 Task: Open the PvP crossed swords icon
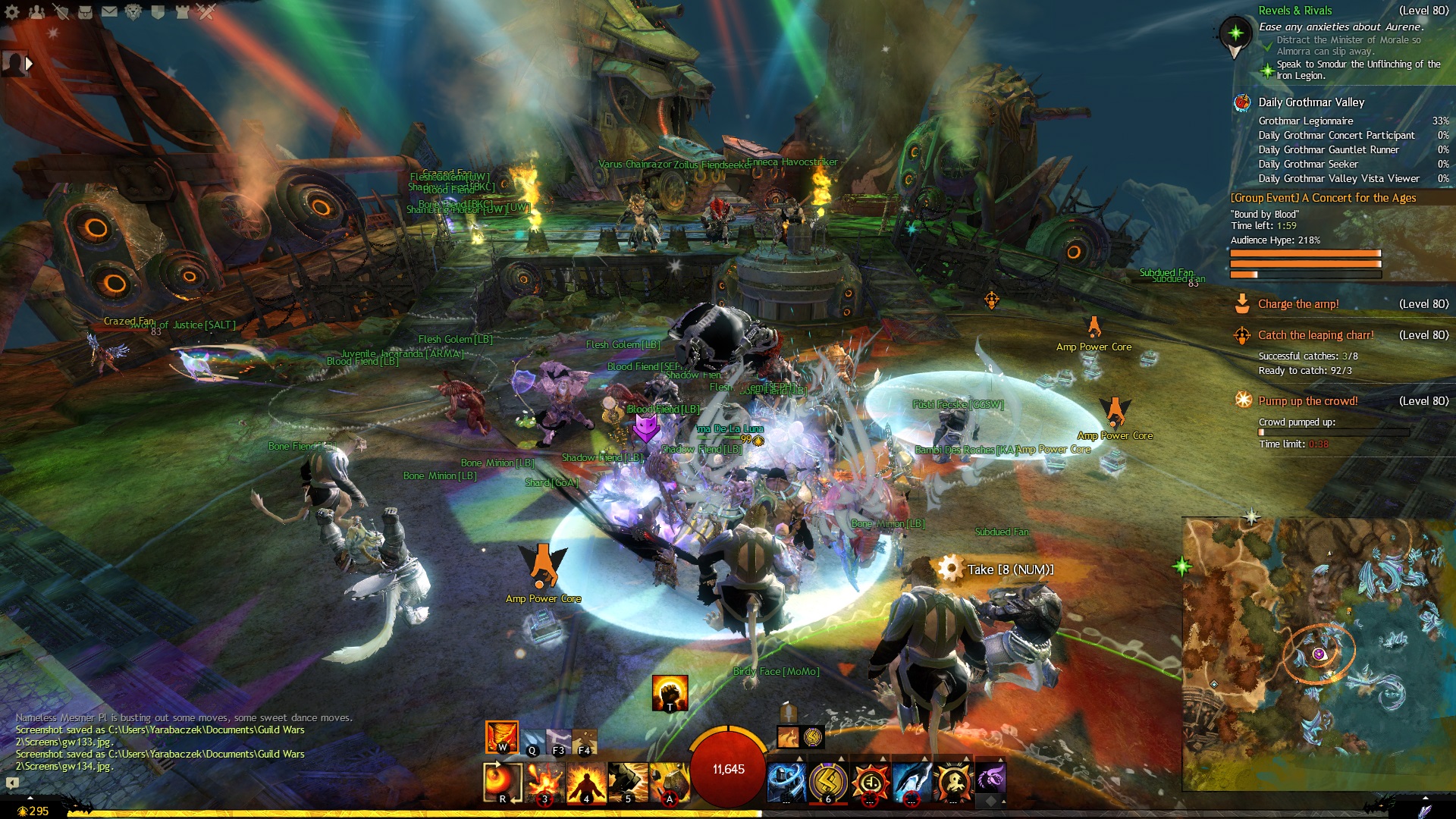click(x=206, y=11)
